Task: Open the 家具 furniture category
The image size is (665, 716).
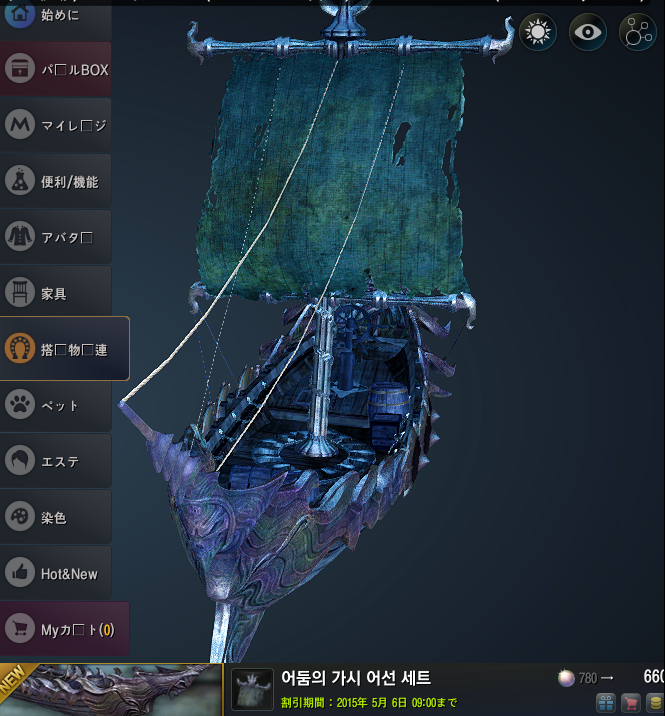Action: pyautogui.click(x=55, y=293)
